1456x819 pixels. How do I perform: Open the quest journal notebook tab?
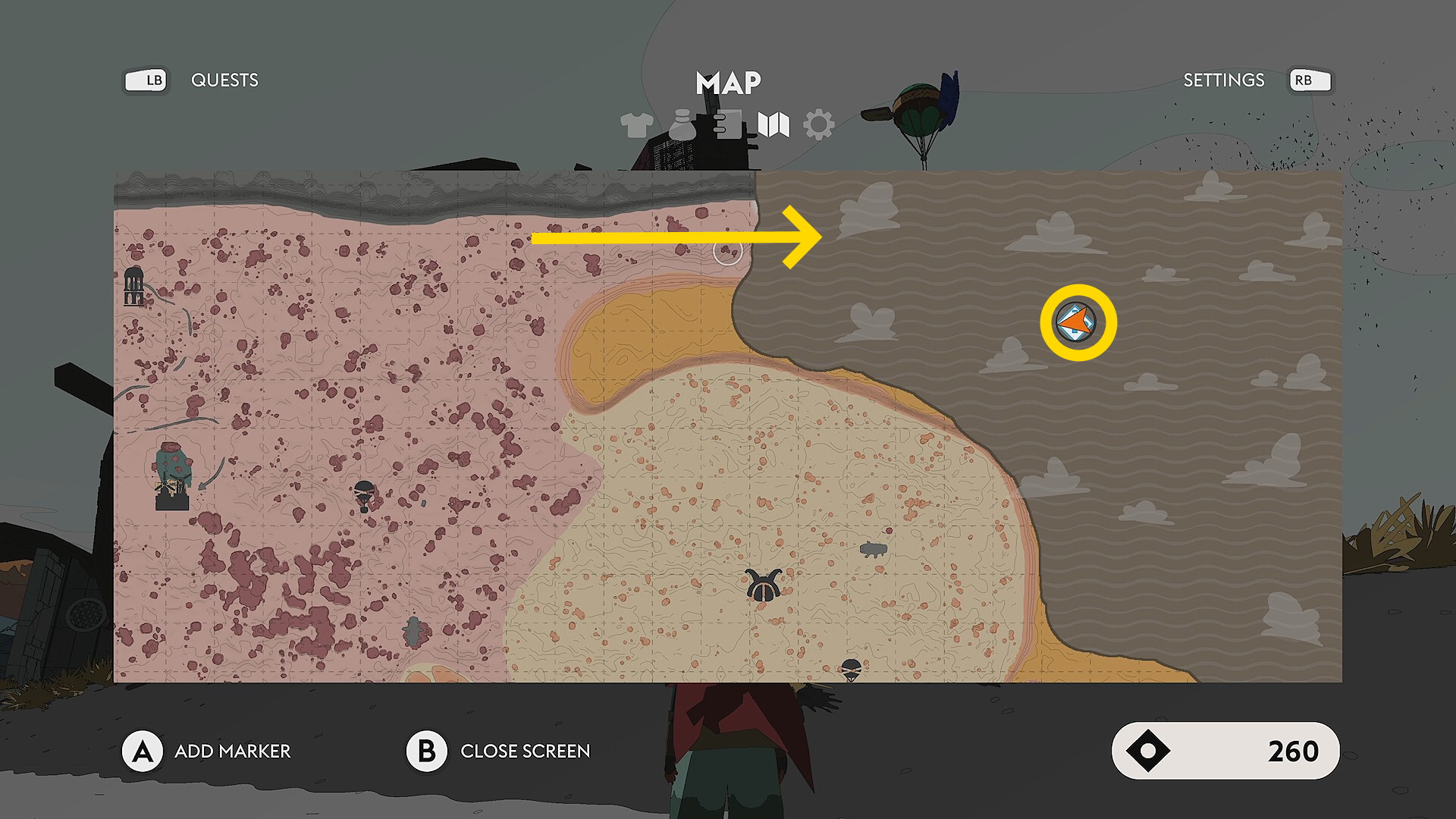tap(727, 125)
